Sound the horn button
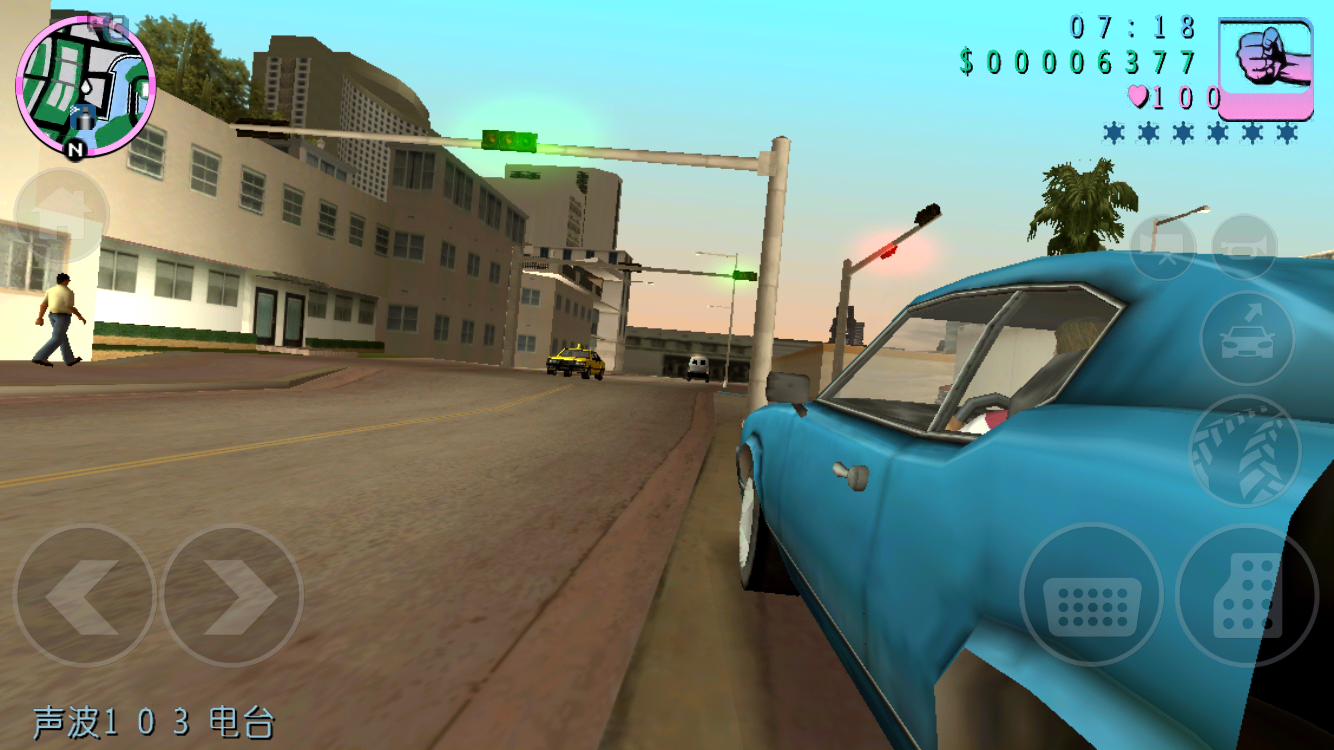This screenshot has height=750, width=1334. [x=1244, y=246]
